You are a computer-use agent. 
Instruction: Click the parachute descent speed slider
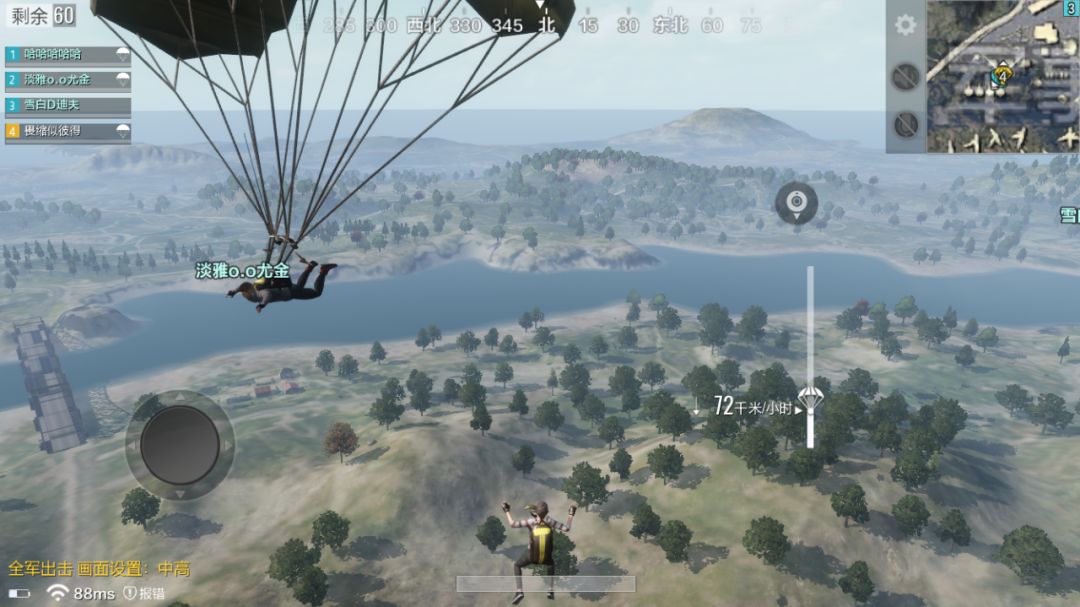(x=810, y=355)
